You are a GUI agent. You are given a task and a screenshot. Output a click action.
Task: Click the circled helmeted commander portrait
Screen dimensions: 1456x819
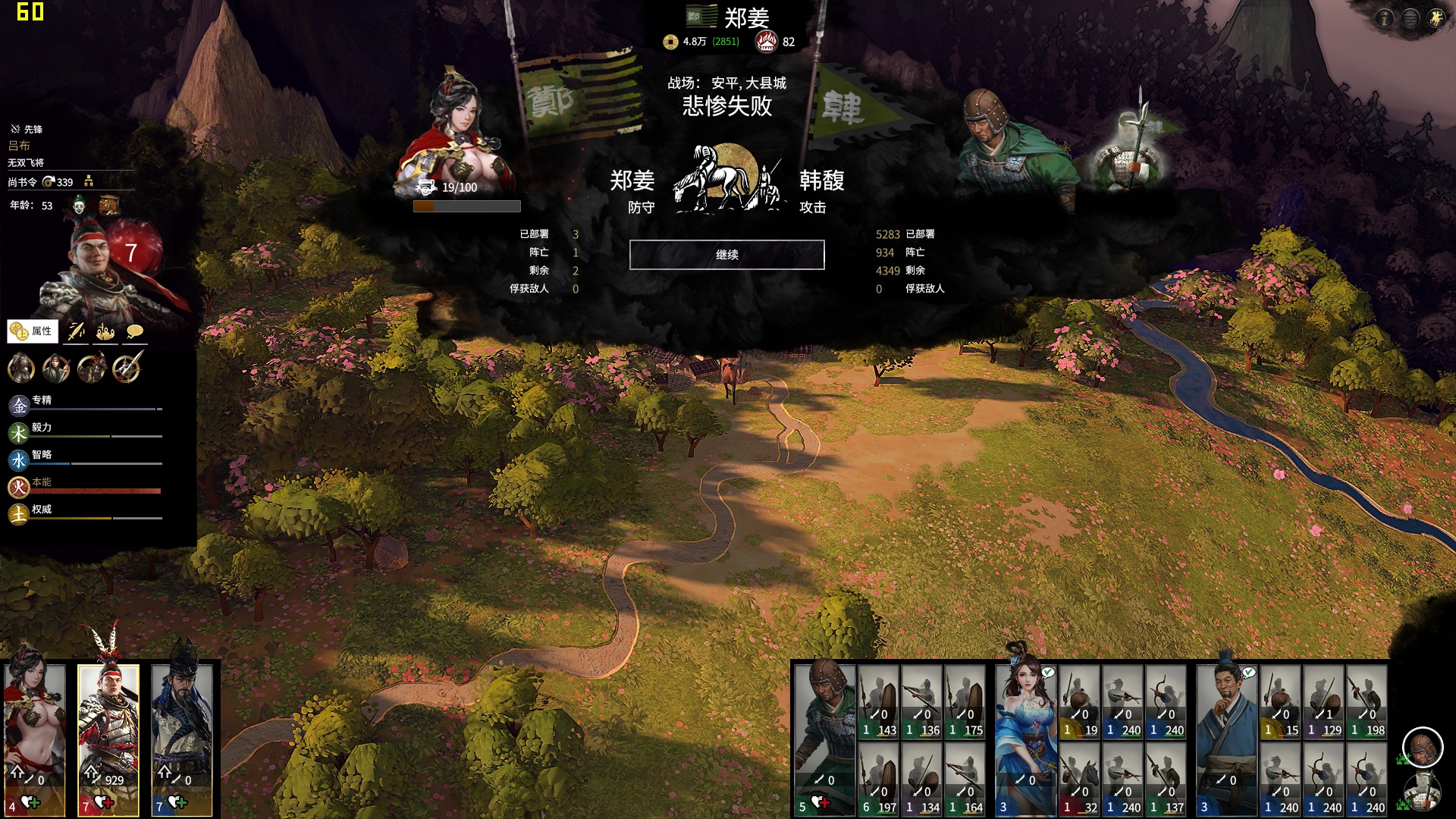(1422, 747)
